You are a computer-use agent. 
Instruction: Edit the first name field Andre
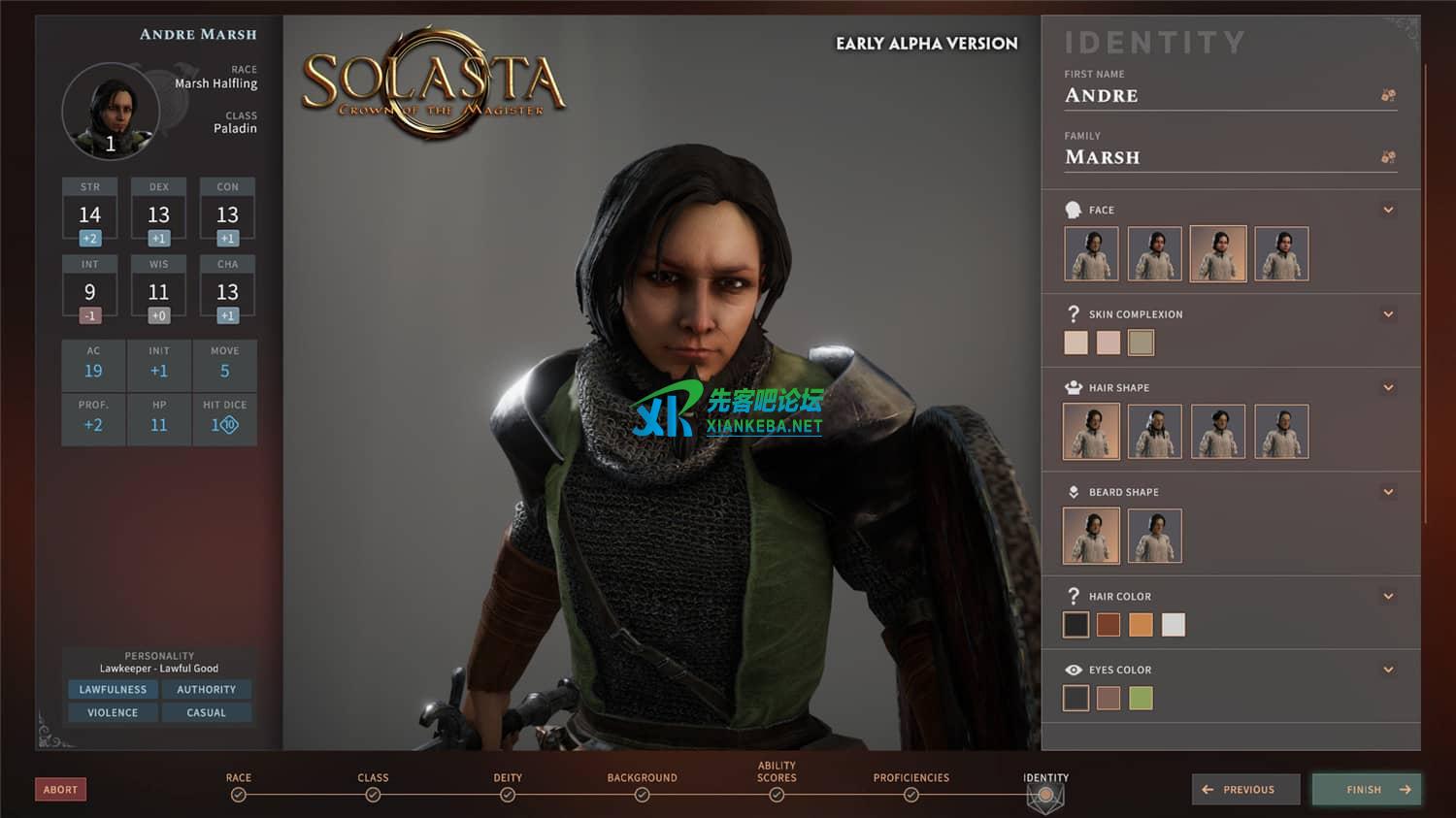(x=1213, y=96)
